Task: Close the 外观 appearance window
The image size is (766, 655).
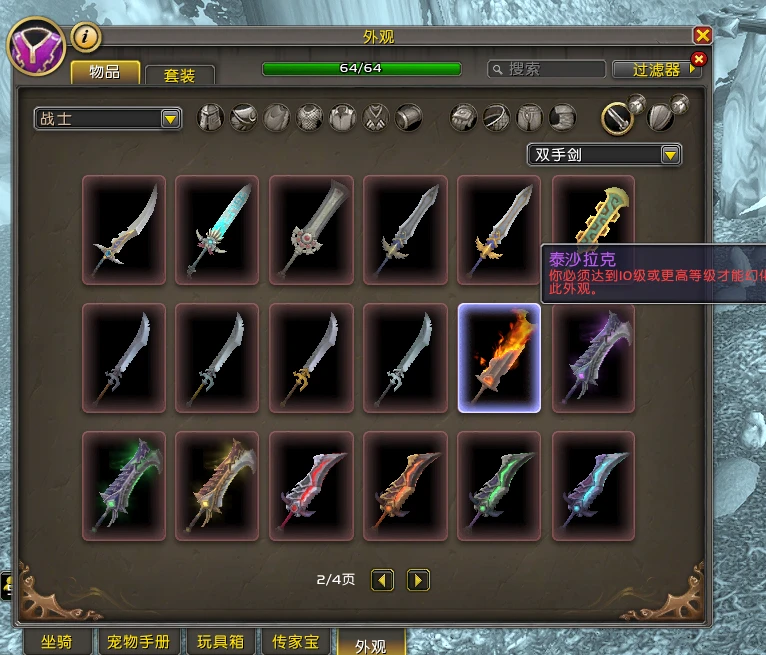Action: 702,36
